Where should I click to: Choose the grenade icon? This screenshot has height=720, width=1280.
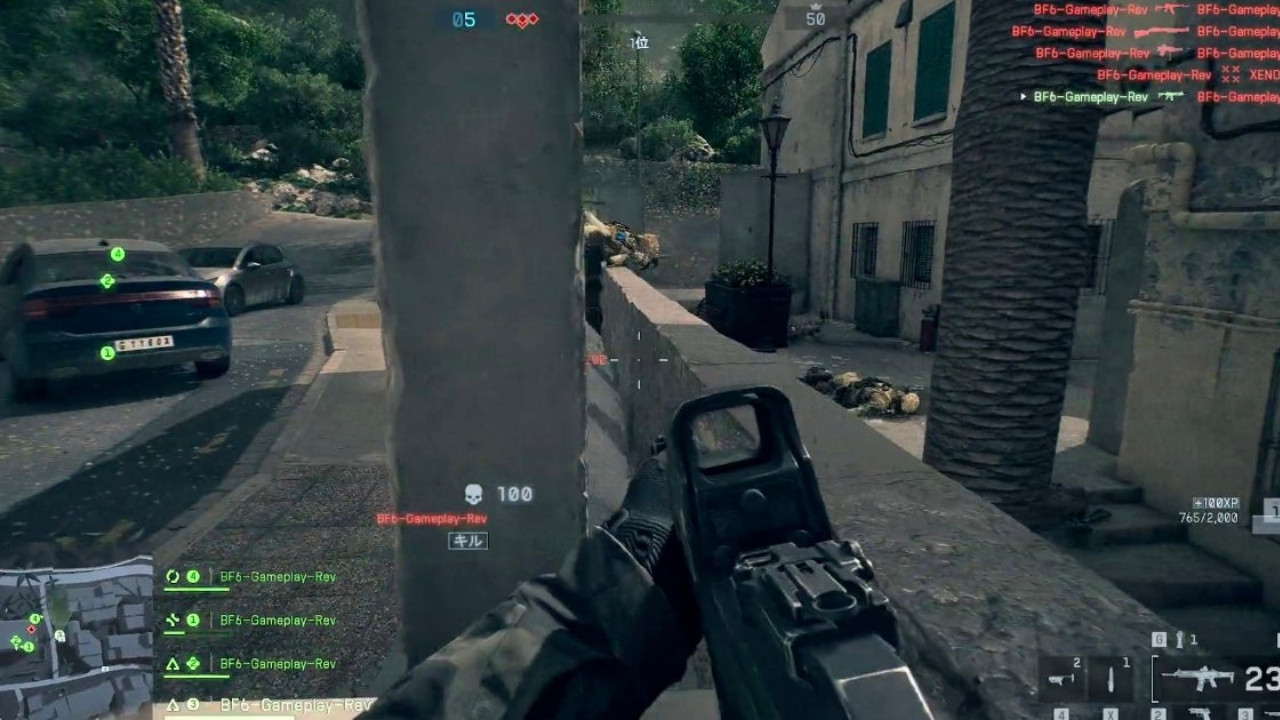pos(1180,640)
